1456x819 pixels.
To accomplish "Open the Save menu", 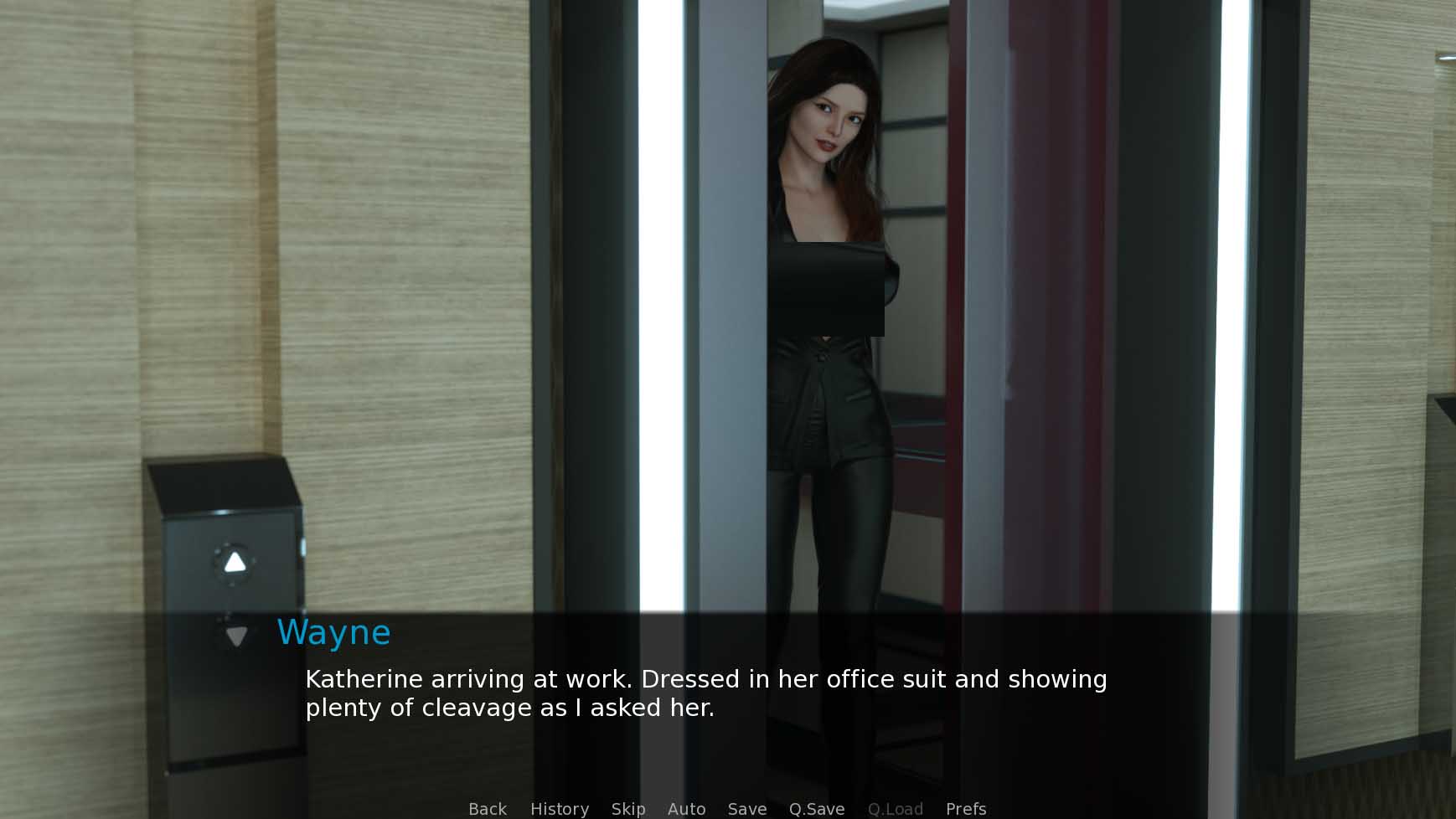I will tap(747, 807).
